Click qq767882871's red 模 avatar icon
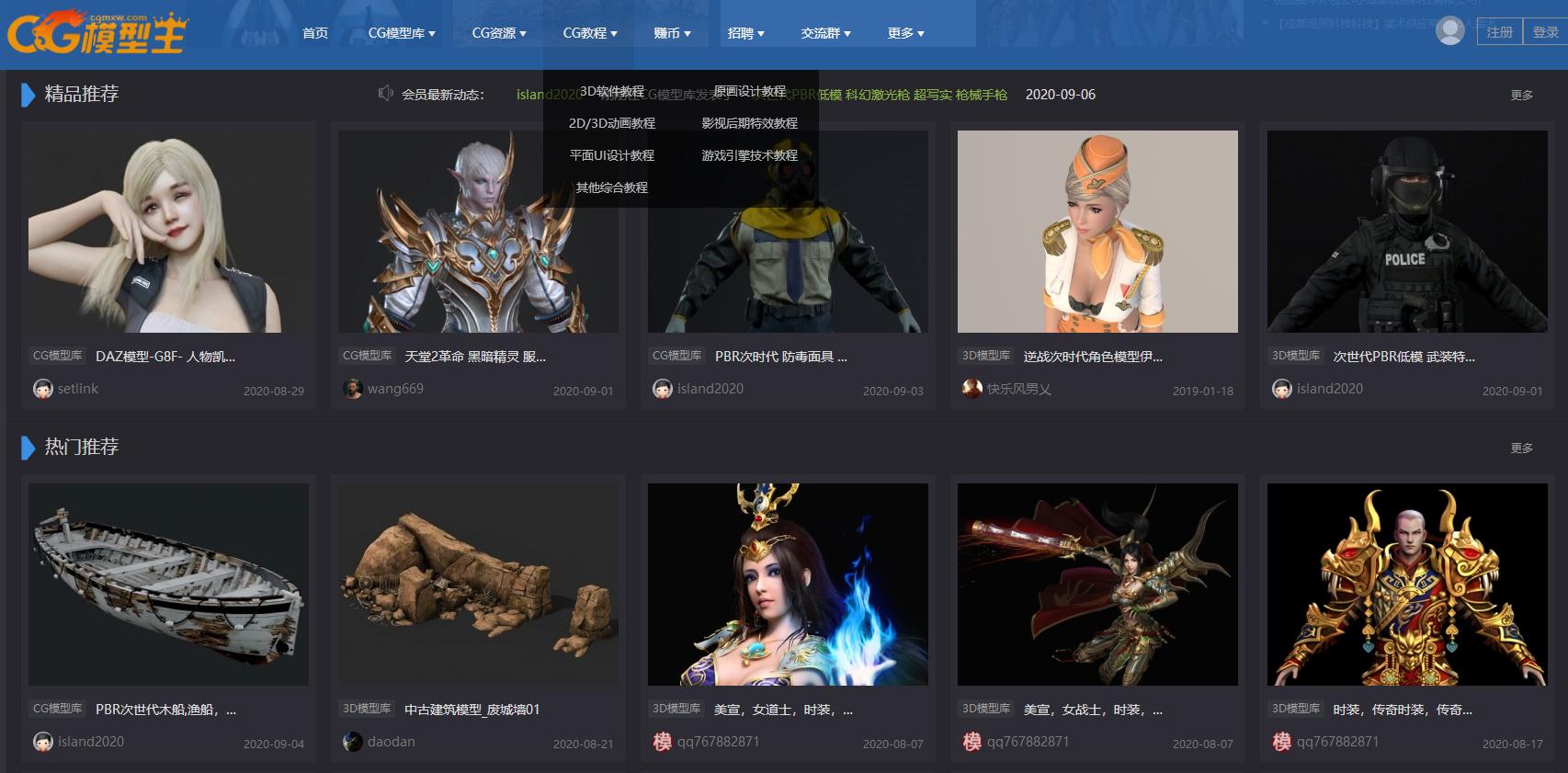The width and height of the screenshot is (1568, 773). click(x=662, y=742)
